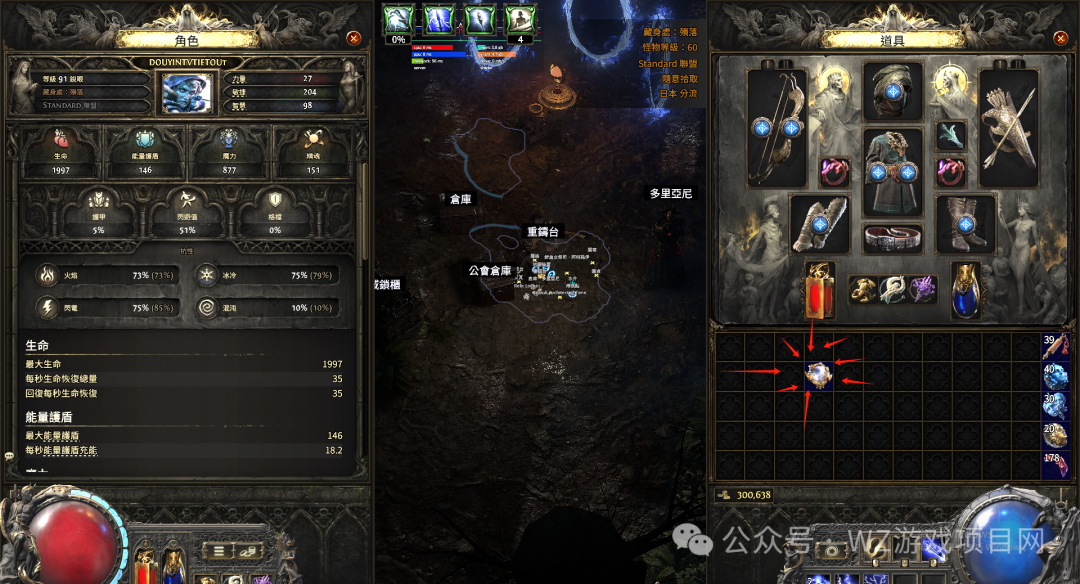The image size is (1080, 584).
Task: Click the golden charm slot
Action: tap(864, 290)
